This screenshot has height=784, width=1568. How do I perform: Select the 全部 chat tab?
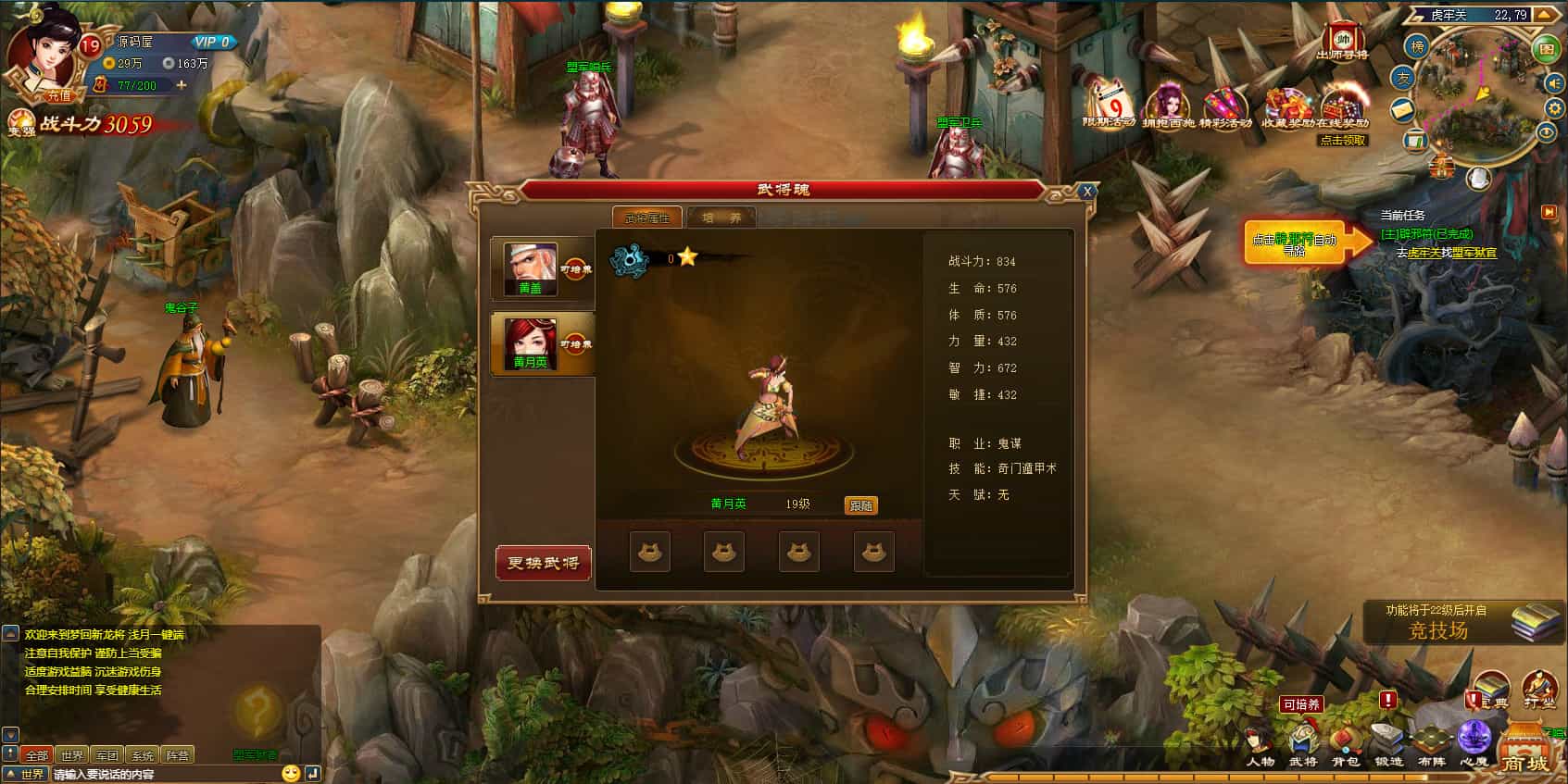(37, 755)
